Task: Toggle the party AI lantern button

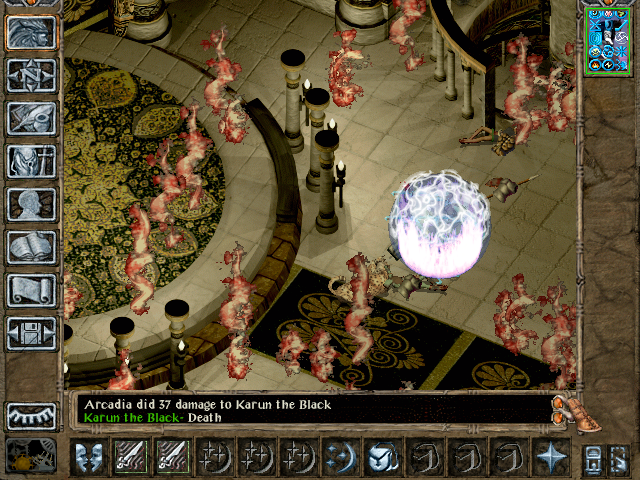Action: [593, 458]
